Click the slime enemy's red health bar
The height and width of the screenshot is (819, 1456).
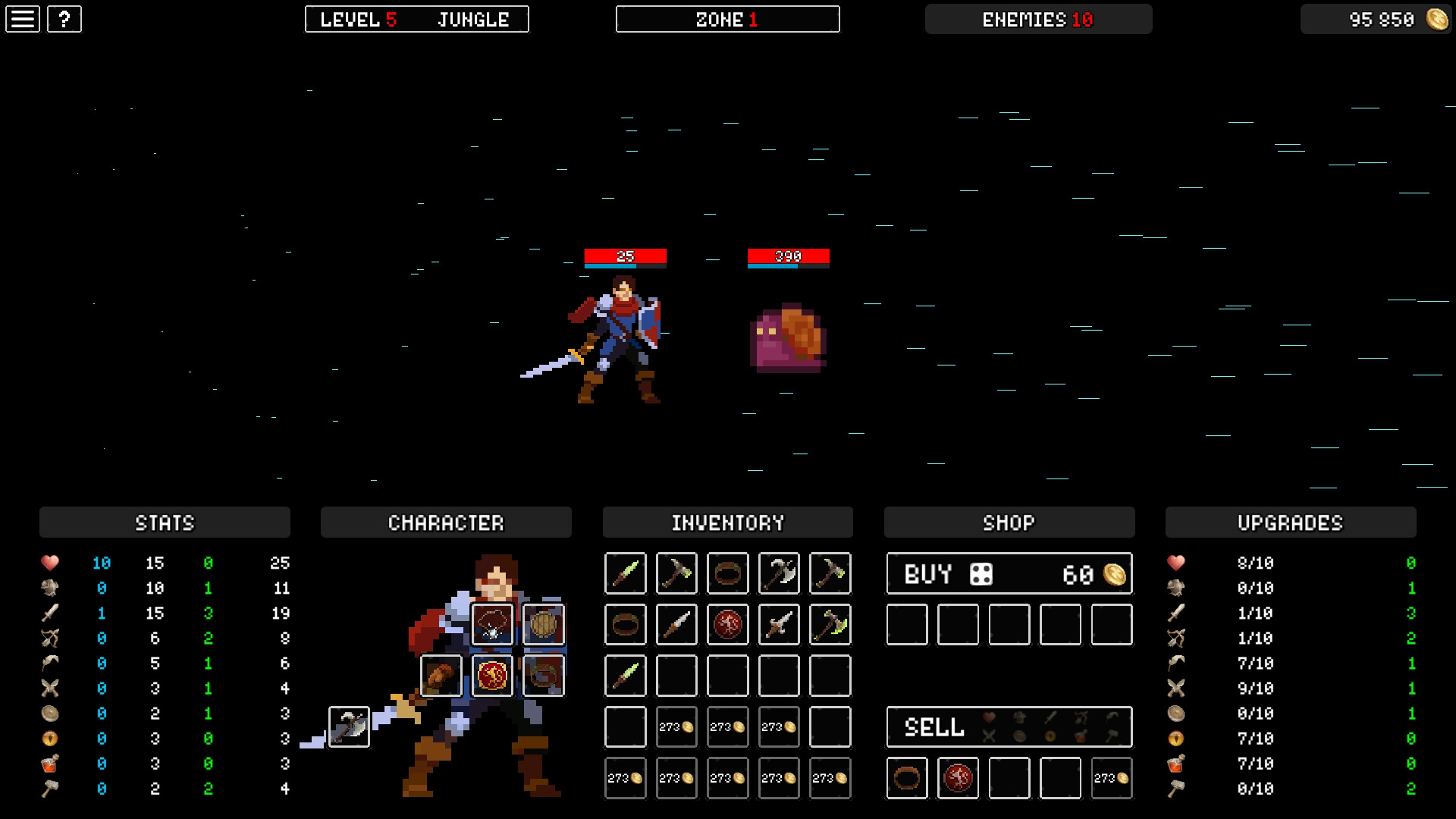pos(787,256)
